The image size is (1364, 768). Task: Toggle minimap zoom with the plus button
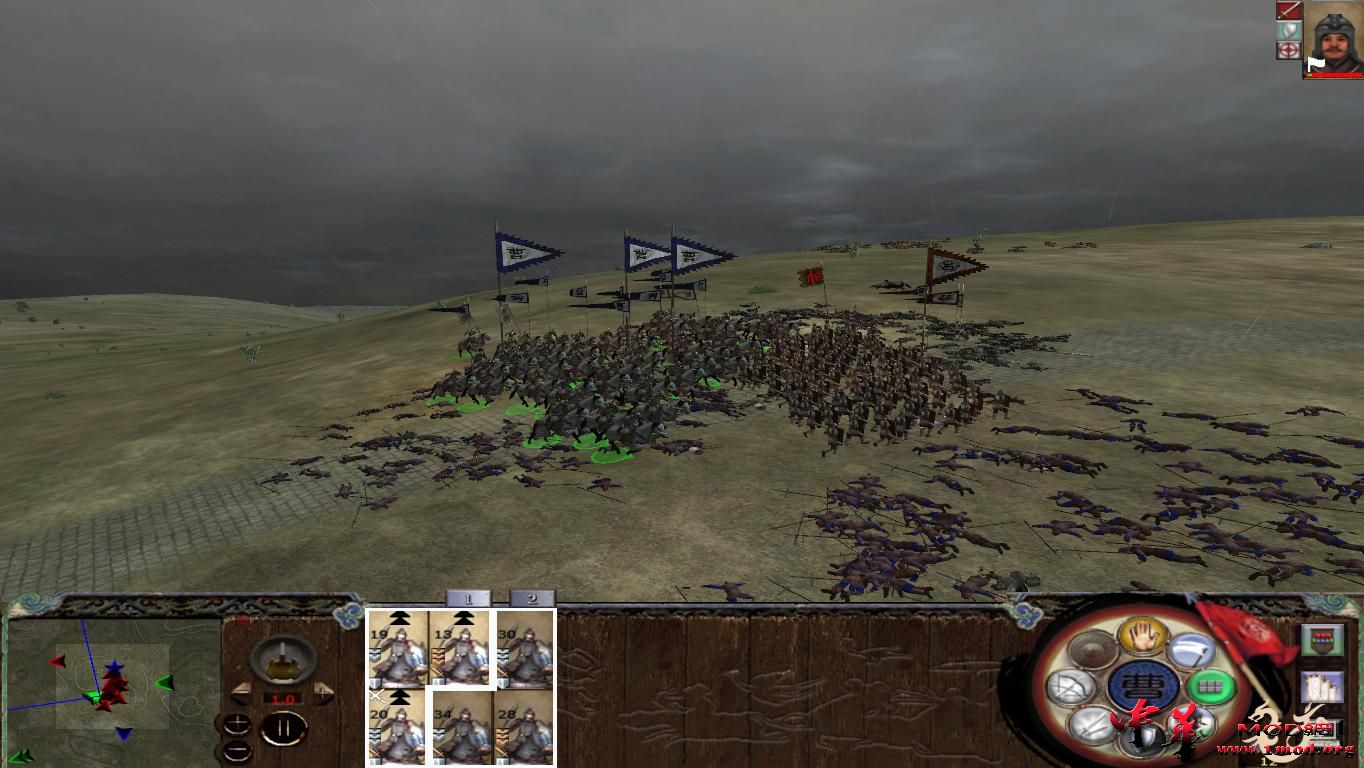tap(237, 723)
